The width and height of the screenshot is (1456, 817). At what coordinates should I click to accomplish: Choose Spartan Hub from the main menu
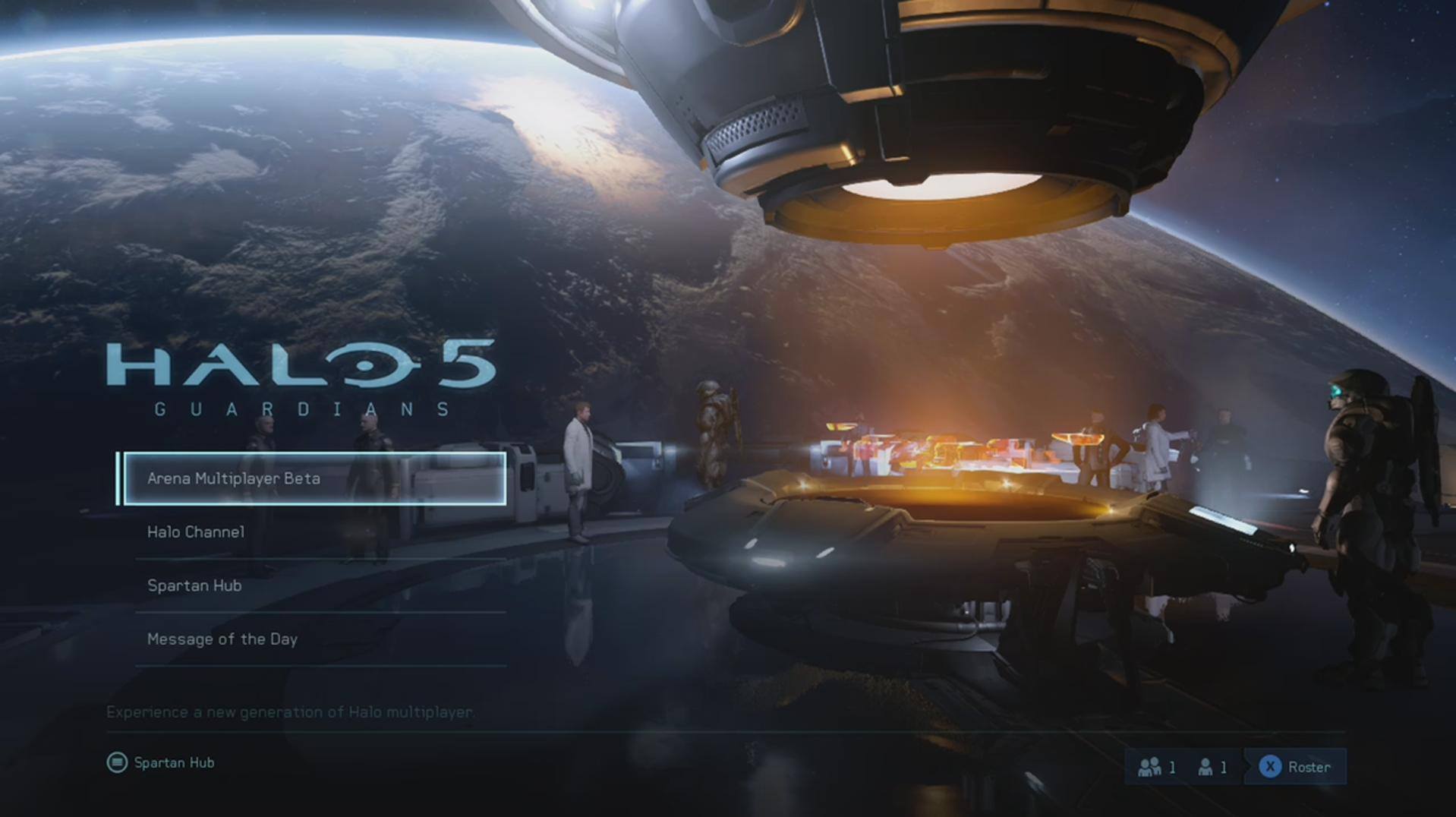[194, 585]
